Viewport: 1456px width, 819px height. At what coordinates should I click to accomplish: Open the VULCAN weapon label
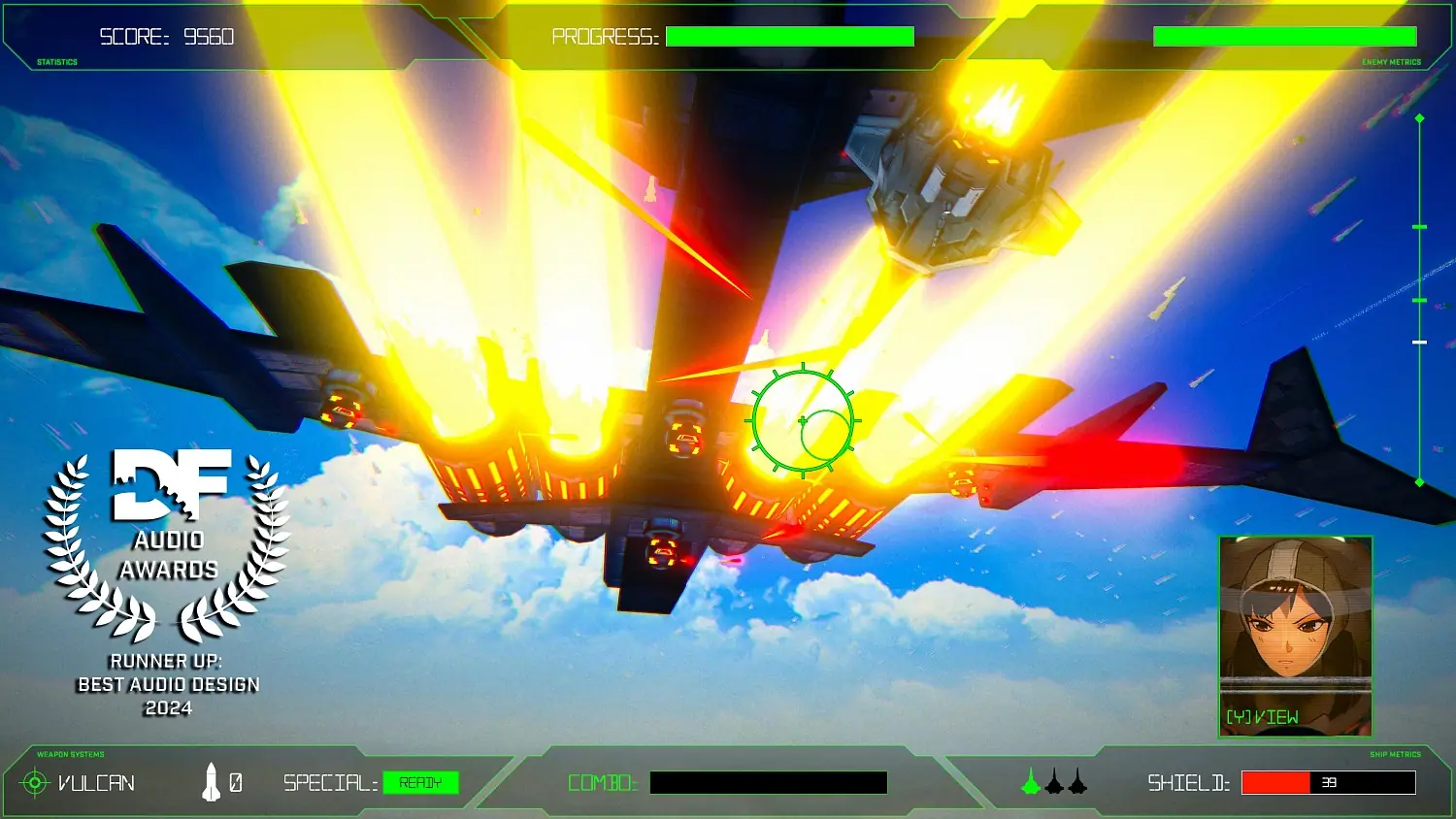coord(97,782)
